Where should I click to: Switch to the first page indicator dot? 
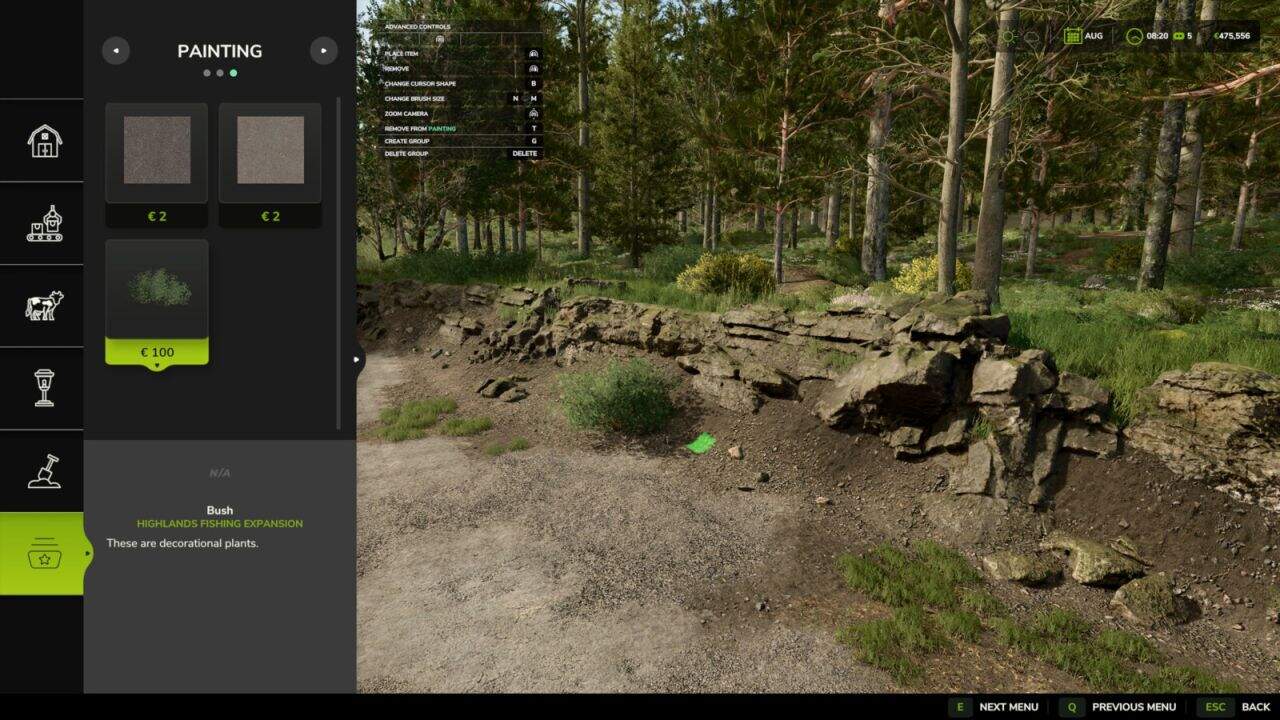pos(207,72)
